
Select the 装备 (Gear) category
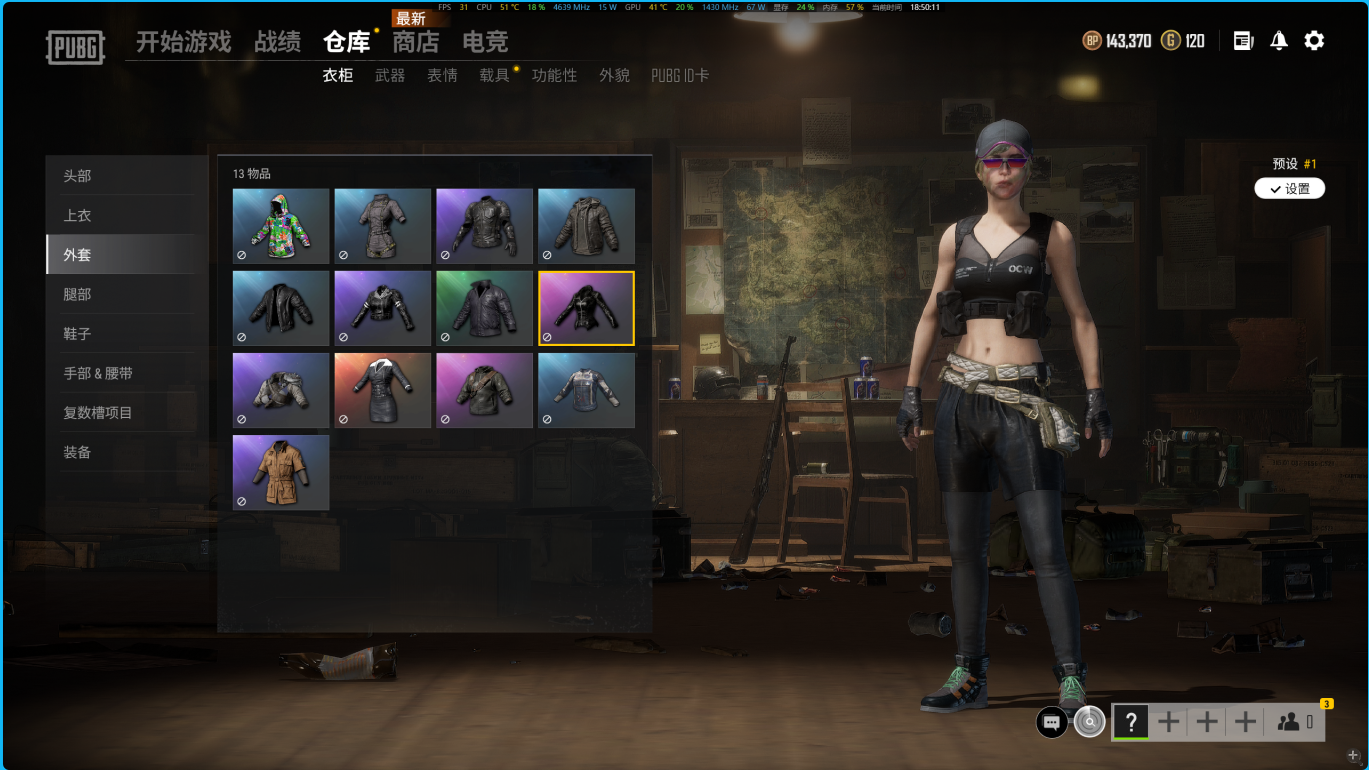(77, 452)
